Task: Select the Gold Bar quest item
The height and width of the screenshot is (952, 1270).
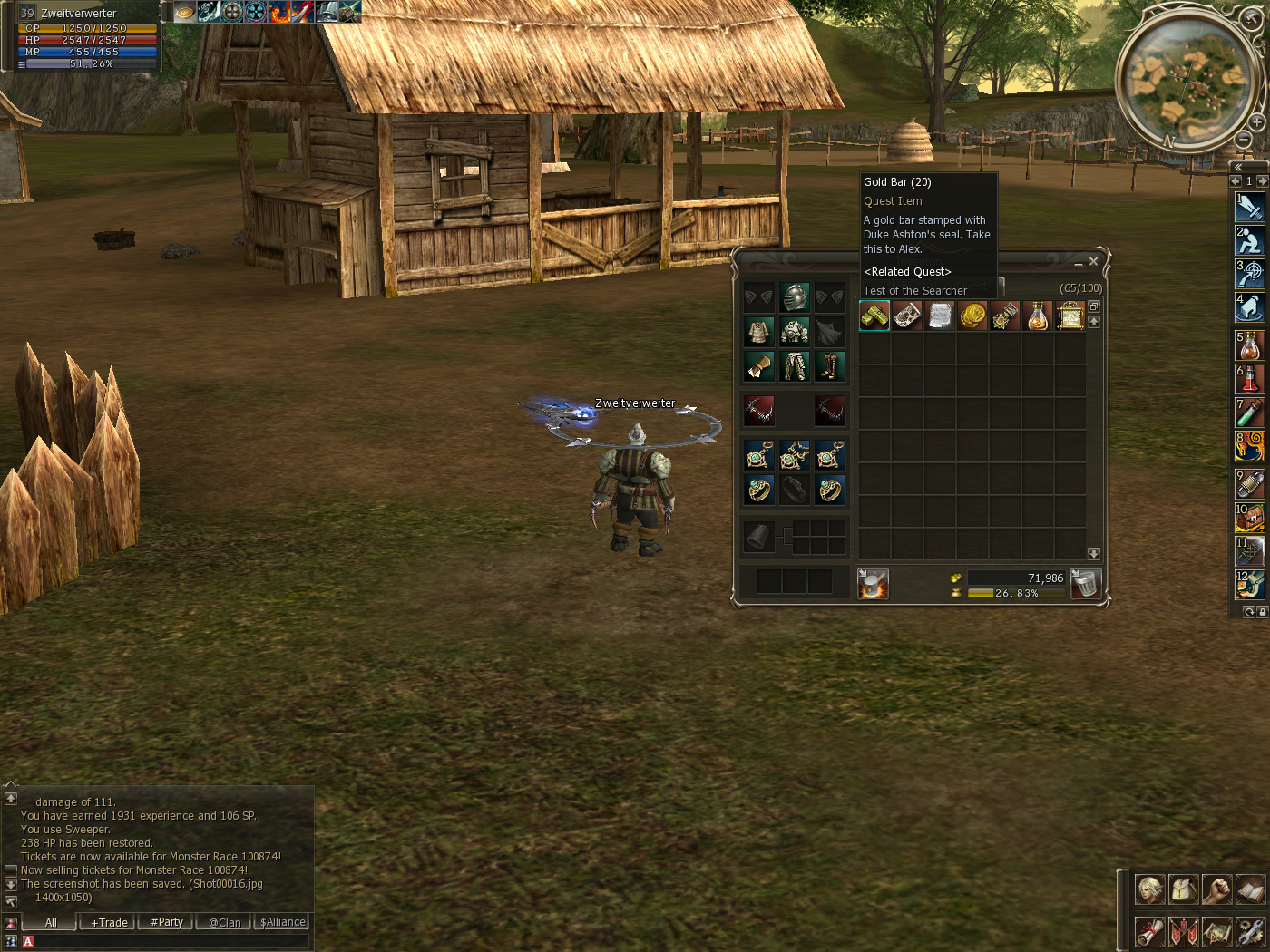Action: point(874,316)
